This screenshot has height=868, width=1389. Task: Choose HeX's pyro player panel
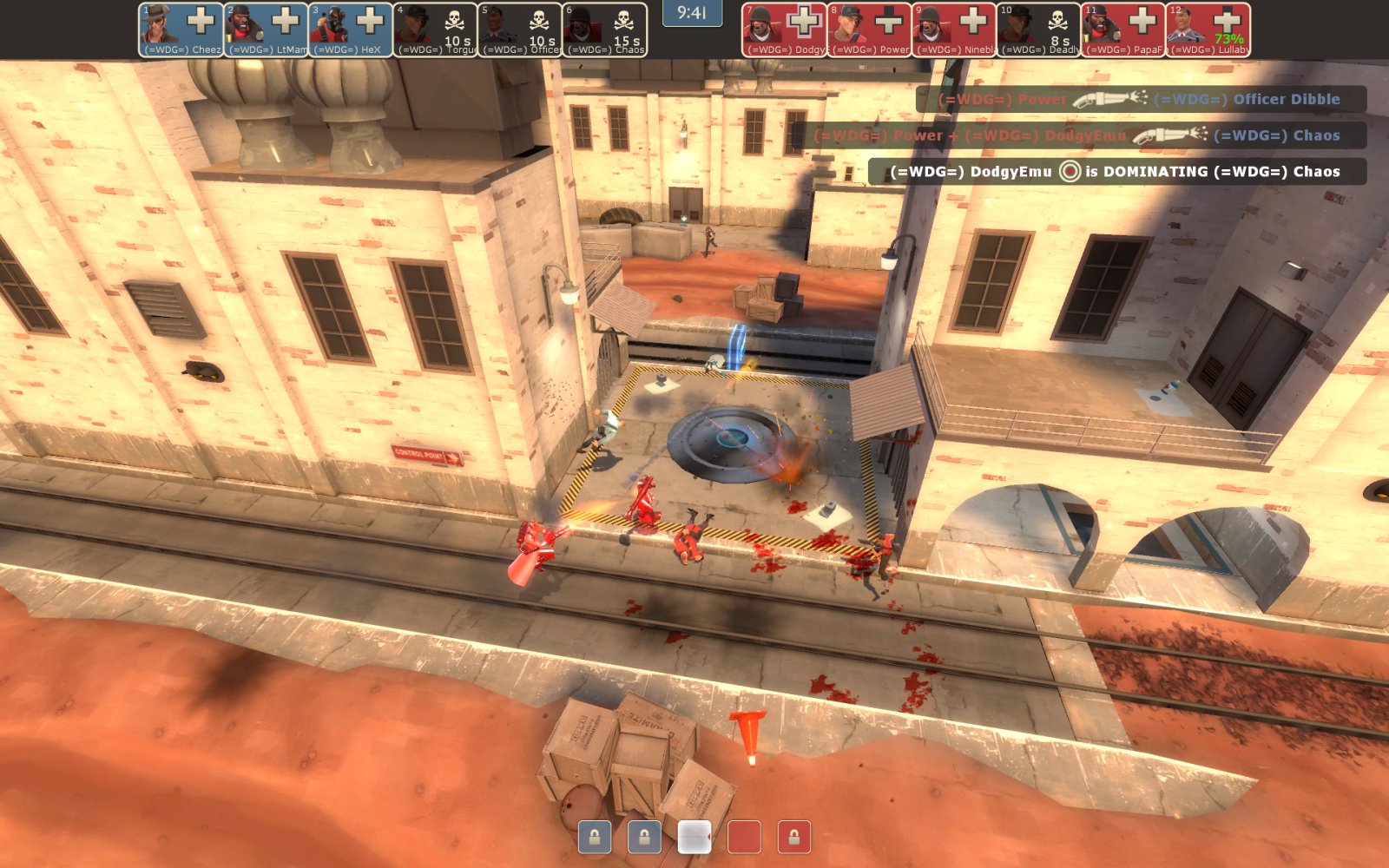(351, 30)
